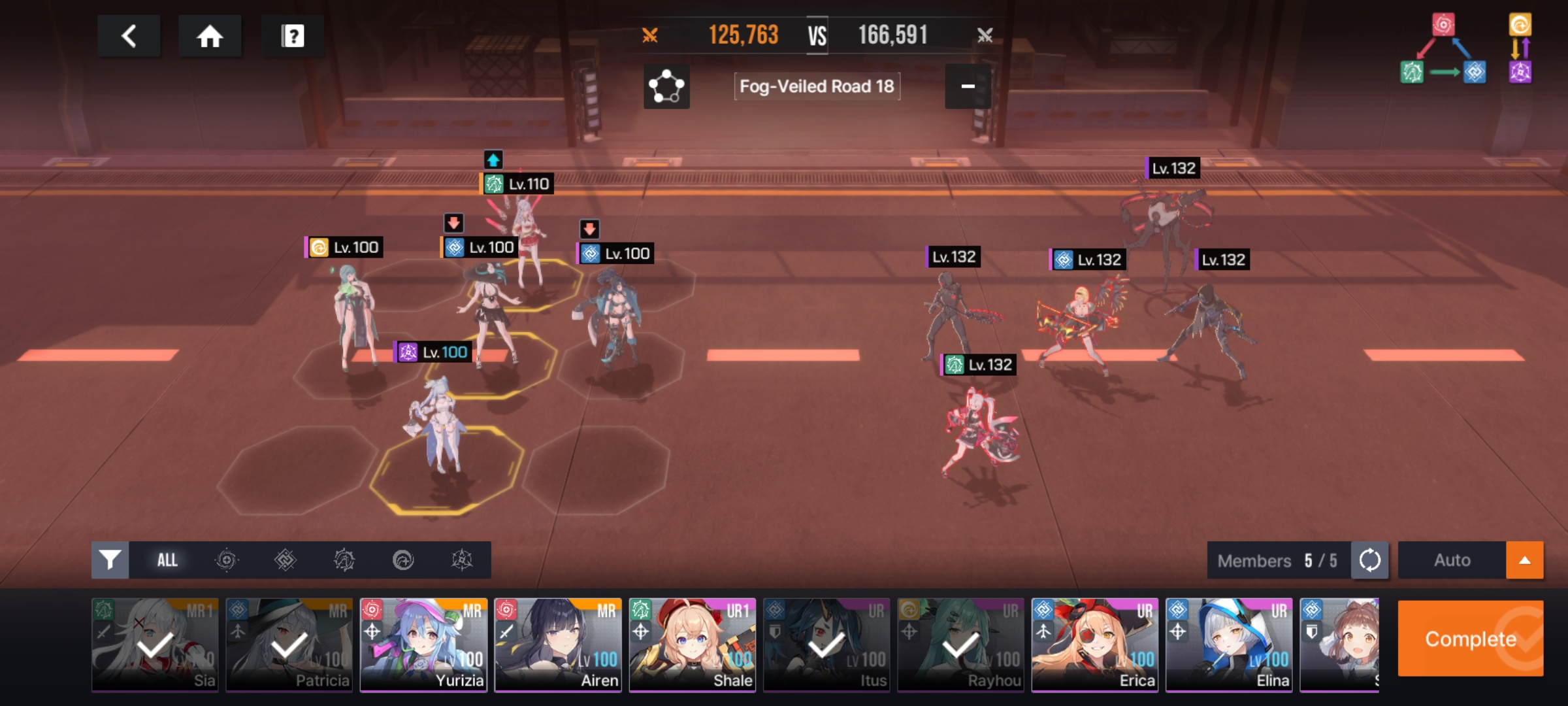This screenshot has width=1568, height=706.
Task: Toggle the Auto deployment button
Action: coord(1452,560)
